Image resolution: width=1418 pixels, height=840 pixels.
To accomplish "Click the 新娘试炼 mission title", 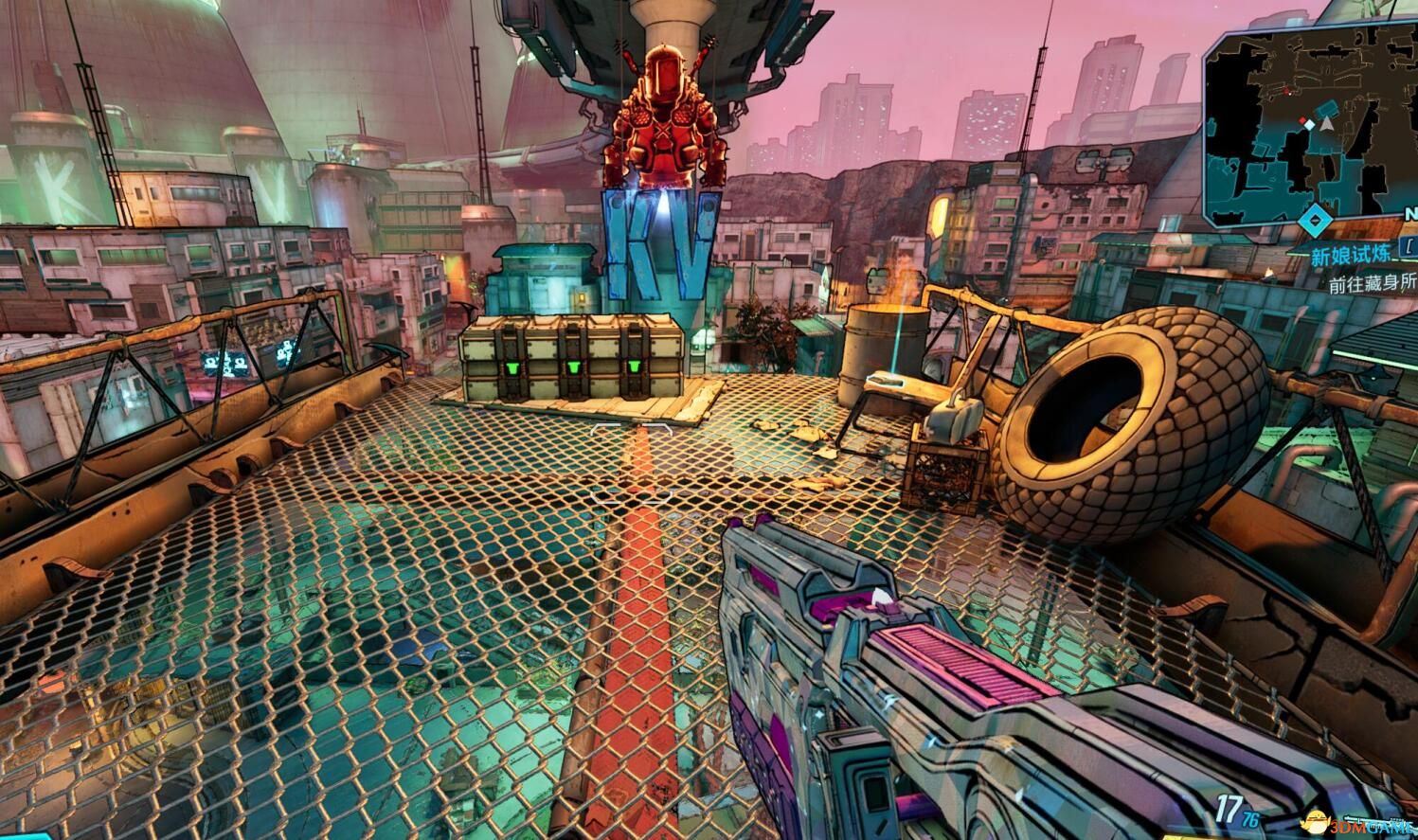I will (x=1351, y=258).
